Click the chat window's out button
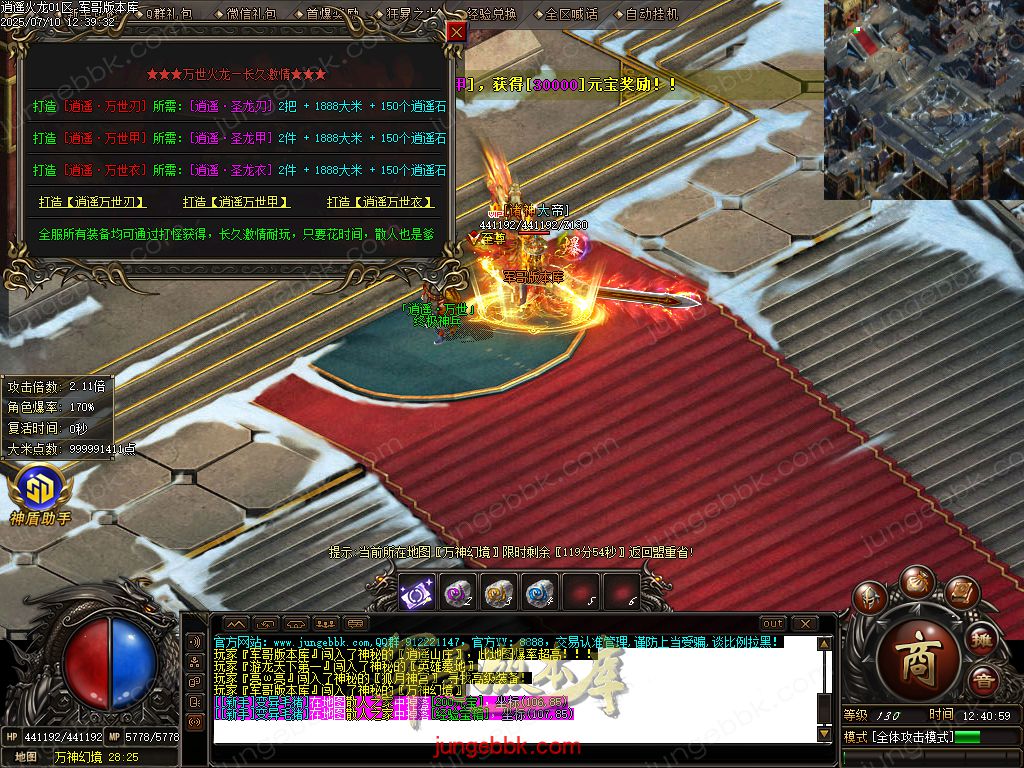 coord(772,624)
